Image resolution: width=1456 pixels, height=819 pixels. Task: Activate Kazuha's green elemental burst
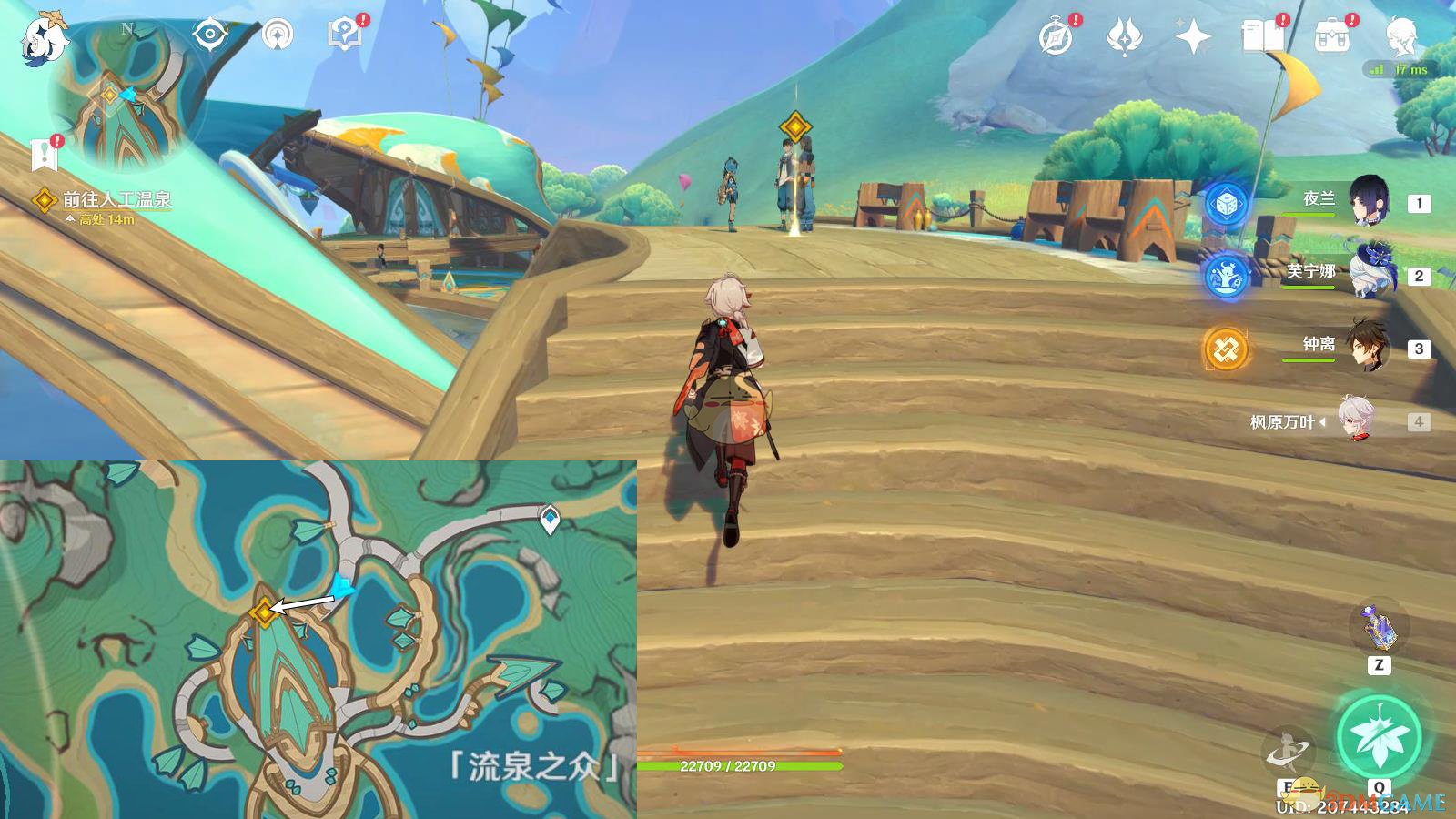(1379, 738)
